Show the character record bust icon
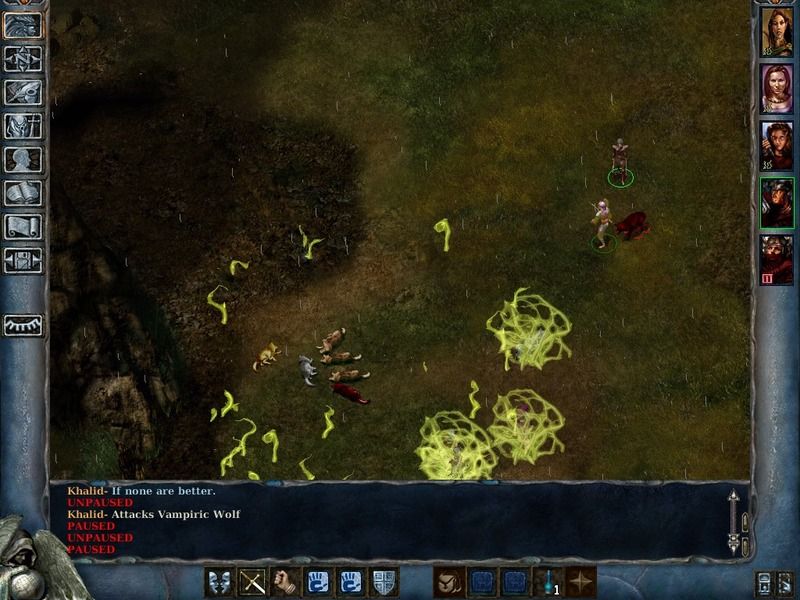800x600 pixels. coord(23,159)
